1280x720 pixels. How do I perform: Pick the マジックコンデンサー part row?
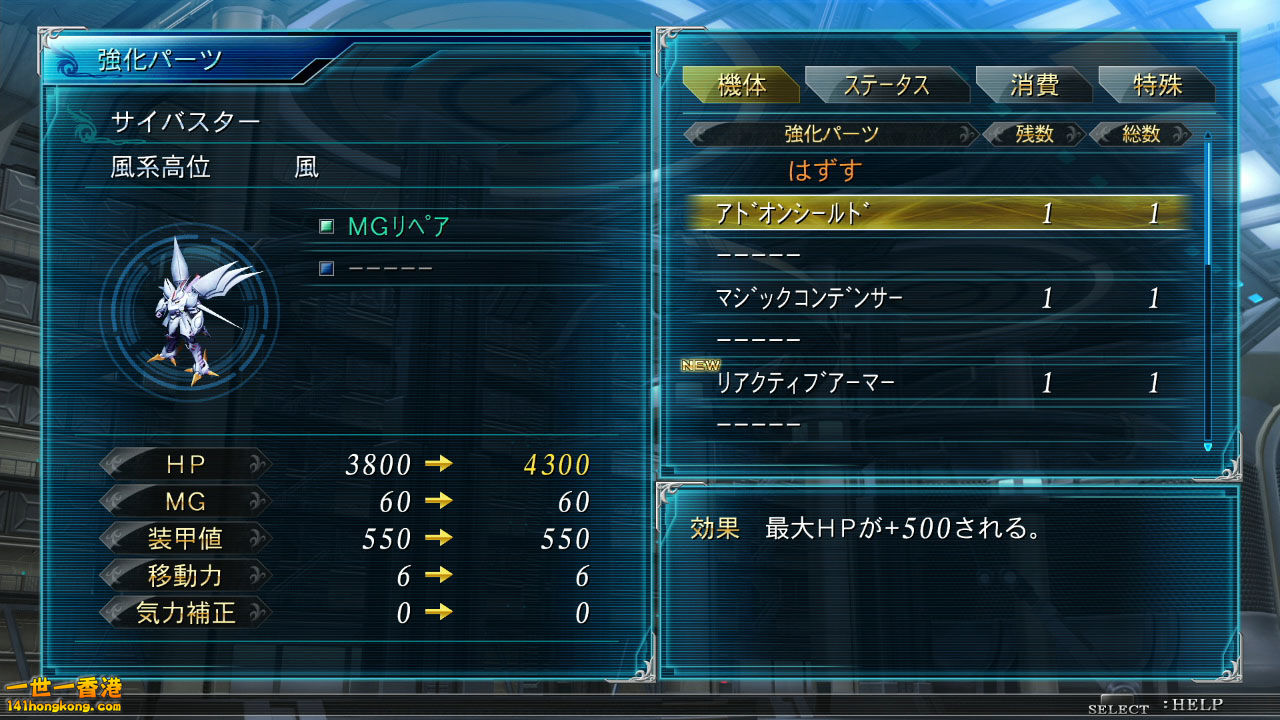click(938, 298)
